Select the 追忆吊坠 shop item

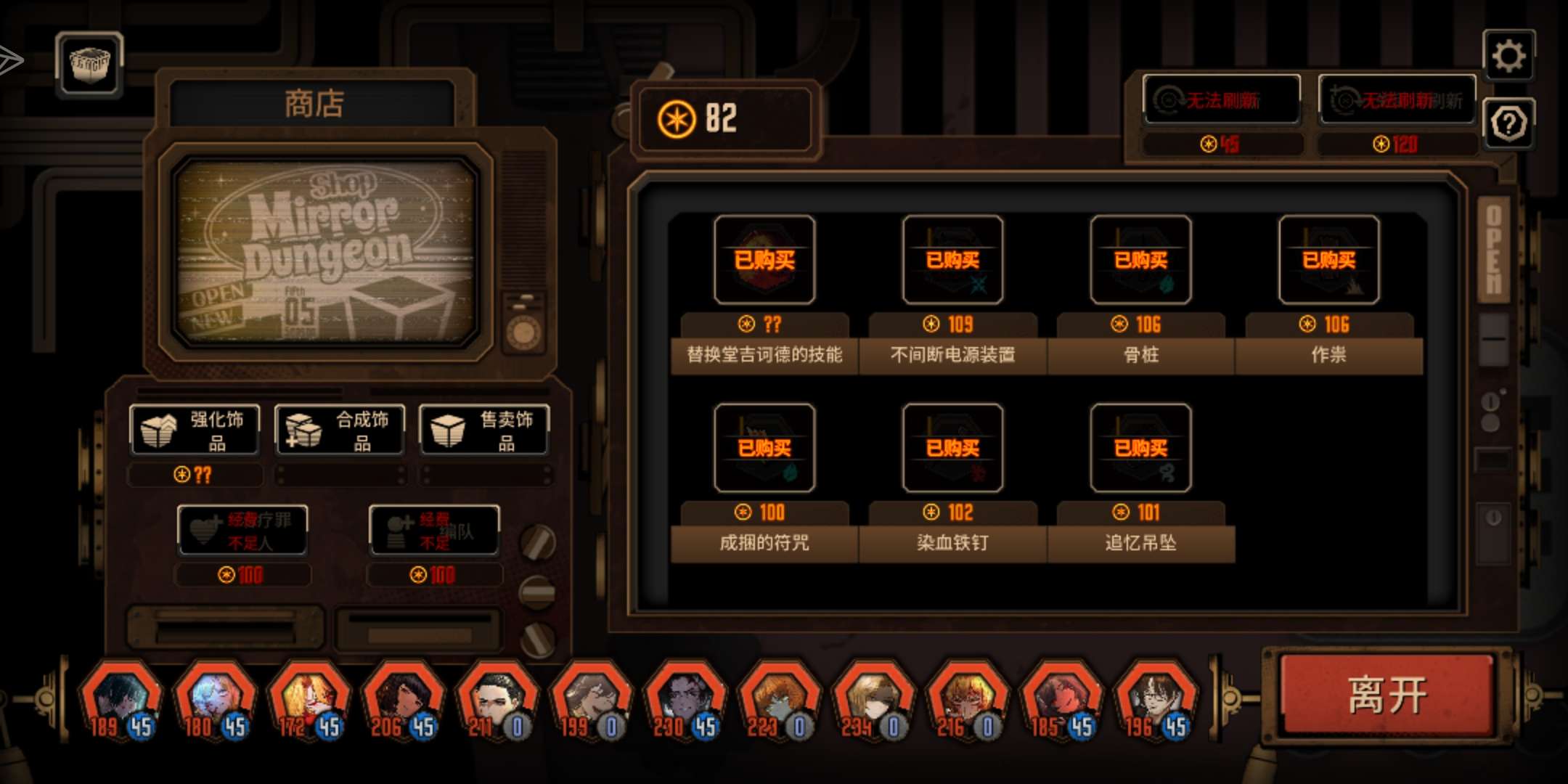point(1140,448)
